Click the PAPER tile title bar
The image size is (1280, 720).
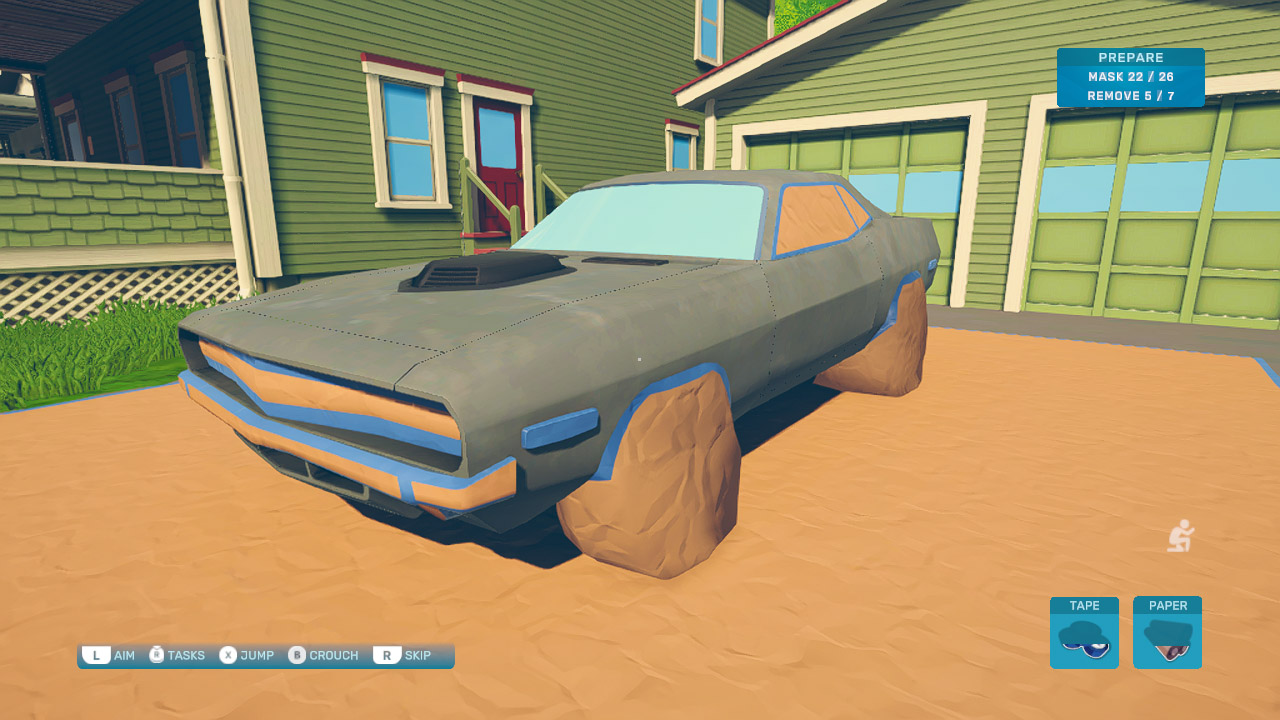[x=1167, y=605]
